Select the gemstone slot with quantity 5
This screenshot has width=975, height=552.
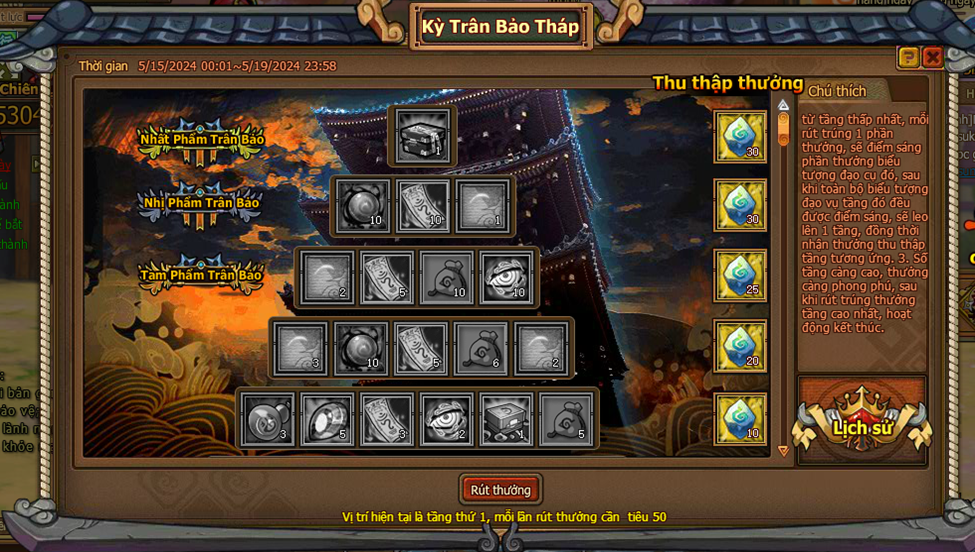pyautogui.click(x=327, y=419)
